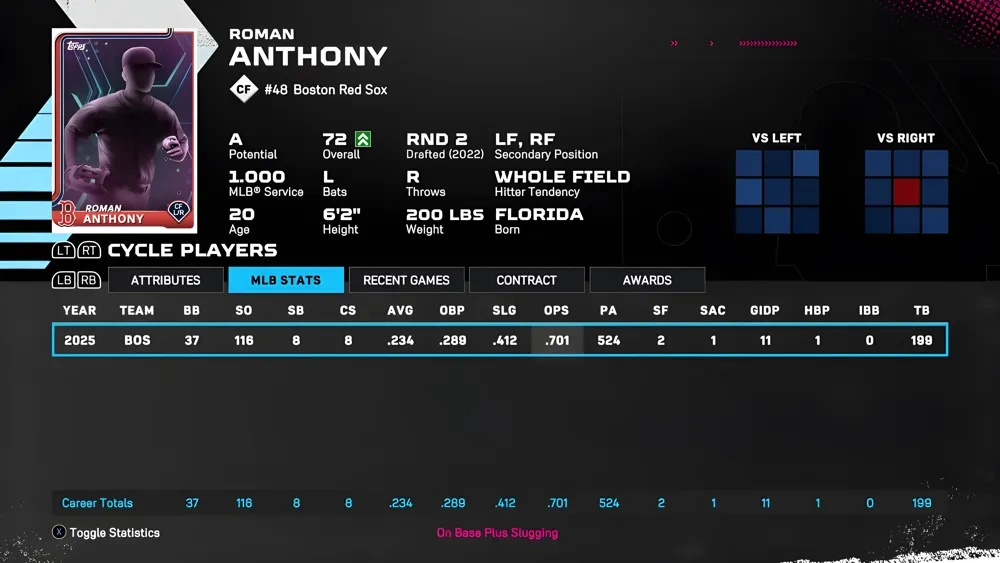Toggle Statistics at the bottom left
The width and height of the screenshot is (1000, 563).
(105, 533)
